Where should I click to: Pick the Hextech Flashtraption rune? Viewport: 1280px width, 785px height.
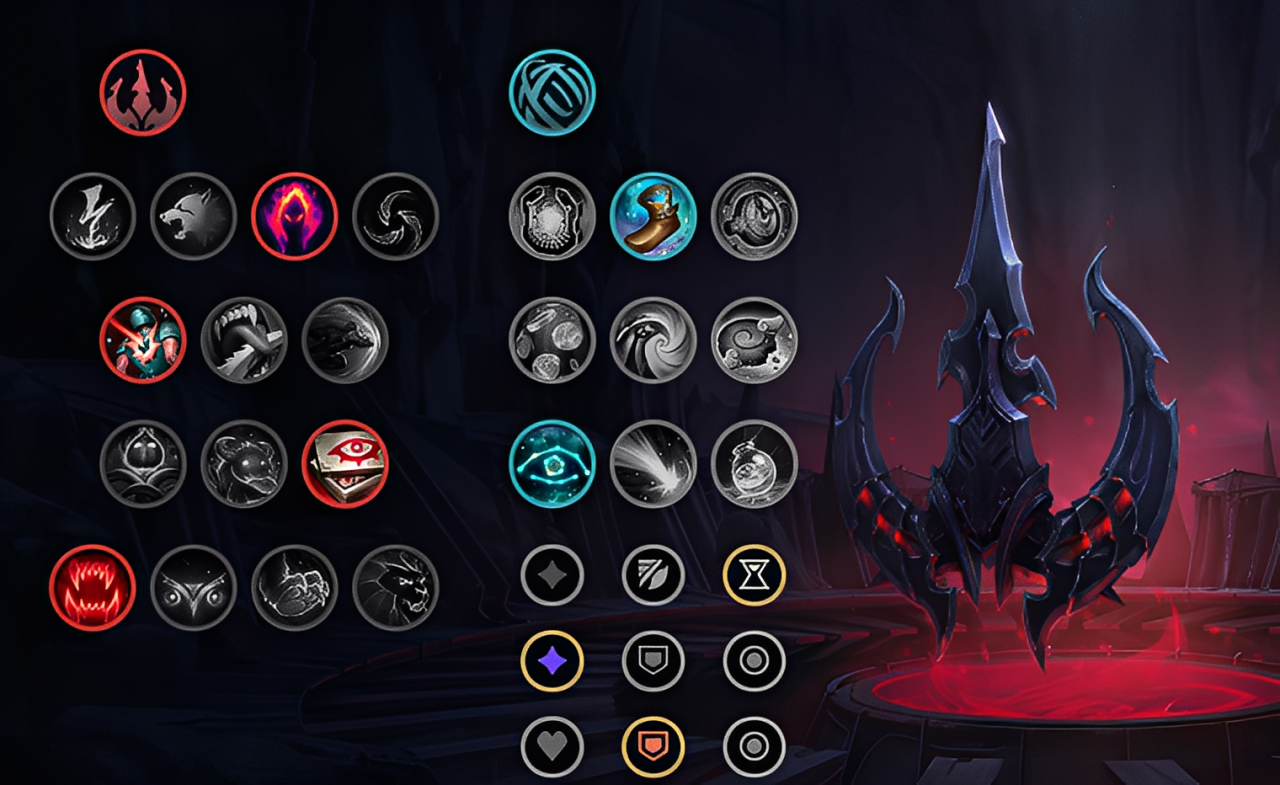[x=553, y=217]
